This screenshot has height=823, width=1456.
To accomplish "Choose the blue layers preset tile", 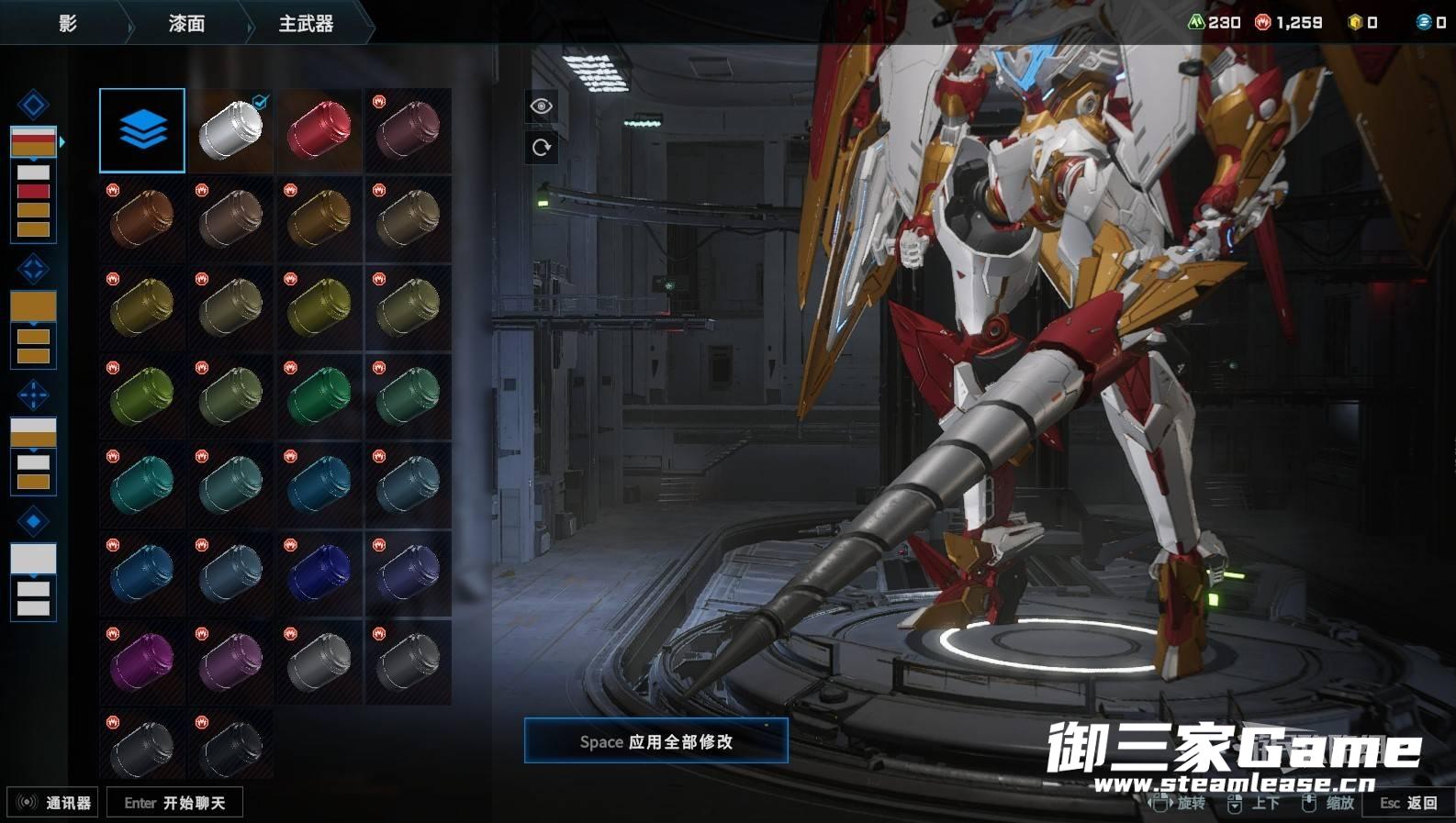I will (142, 130).
